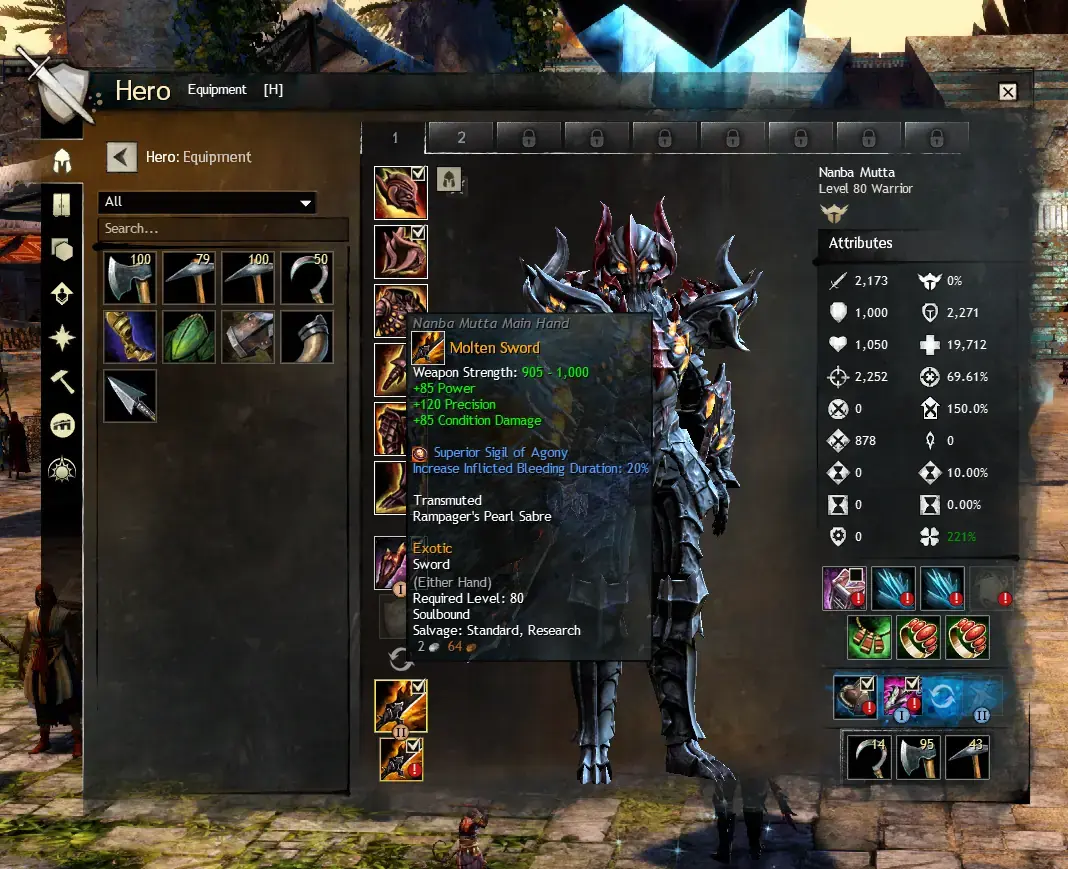Select the logging axe with 100 charges

tap(130, 278)
